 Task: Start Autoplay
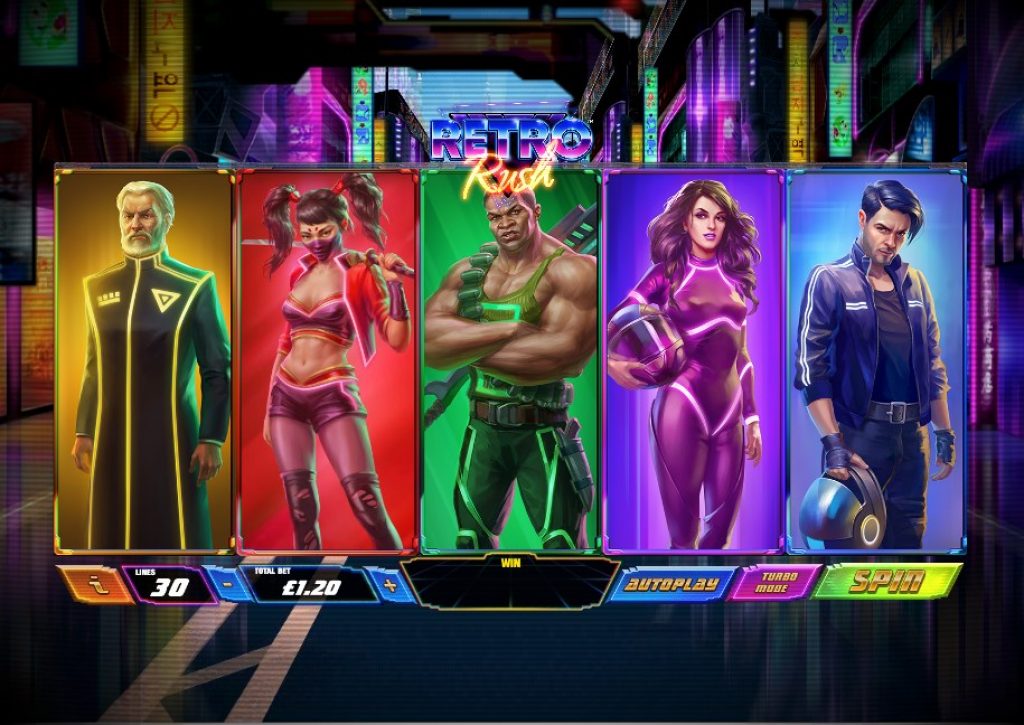pos(672,584)
